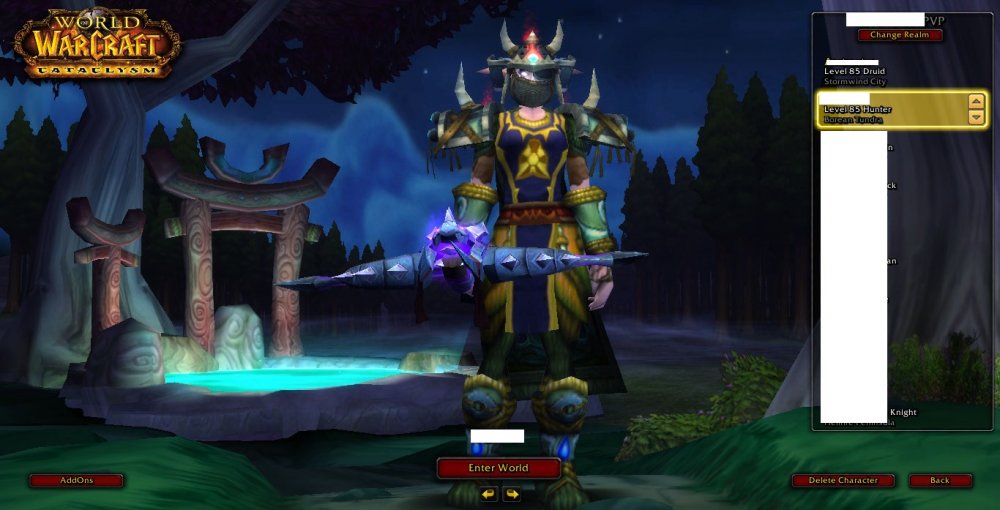Move the selected Hunter down the list
1000x510 pixels.
pyautogui.click(x=976, y=117)
